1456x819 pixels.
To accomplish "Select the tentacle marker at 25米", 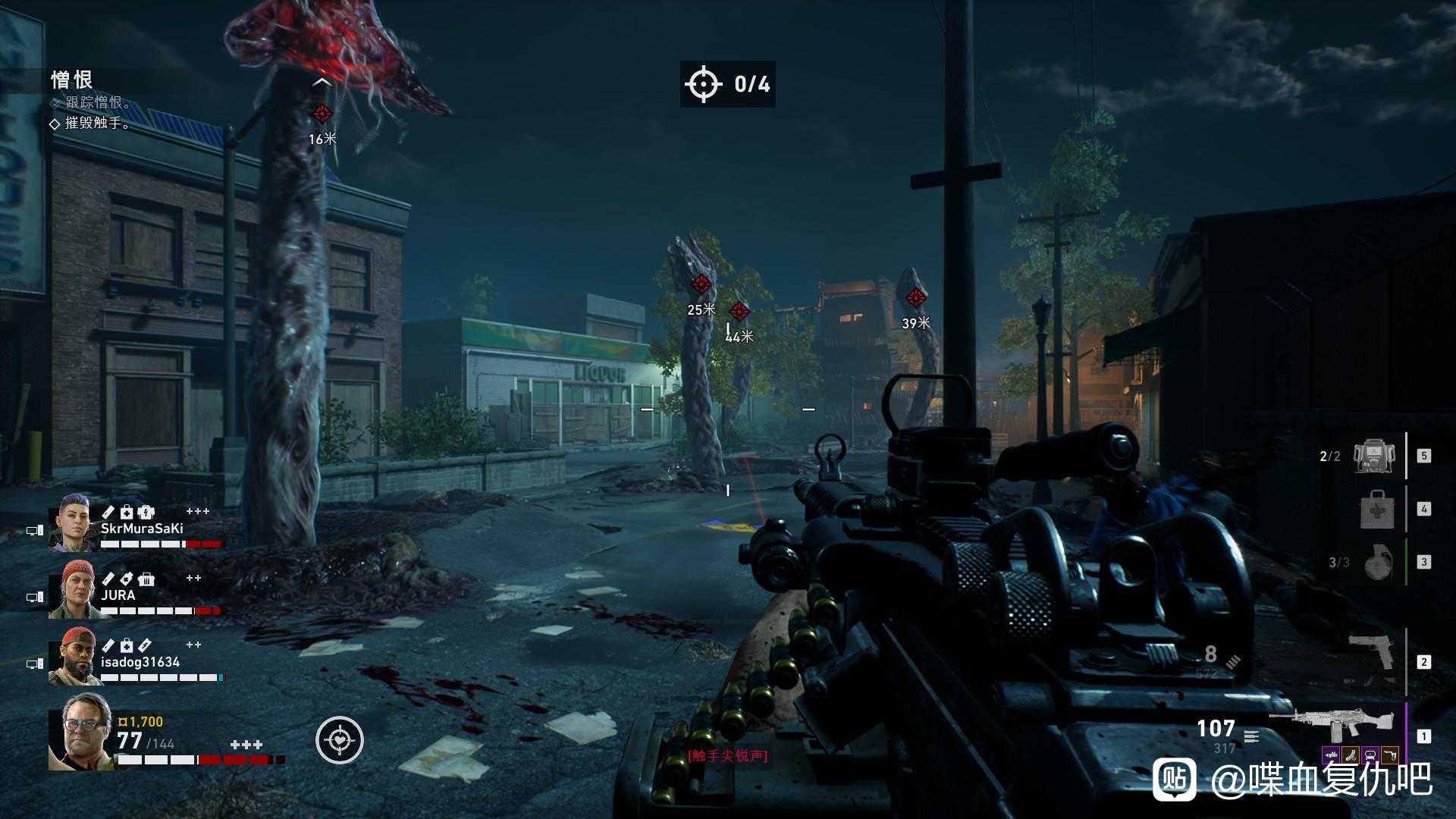I will tap(701, 285).
